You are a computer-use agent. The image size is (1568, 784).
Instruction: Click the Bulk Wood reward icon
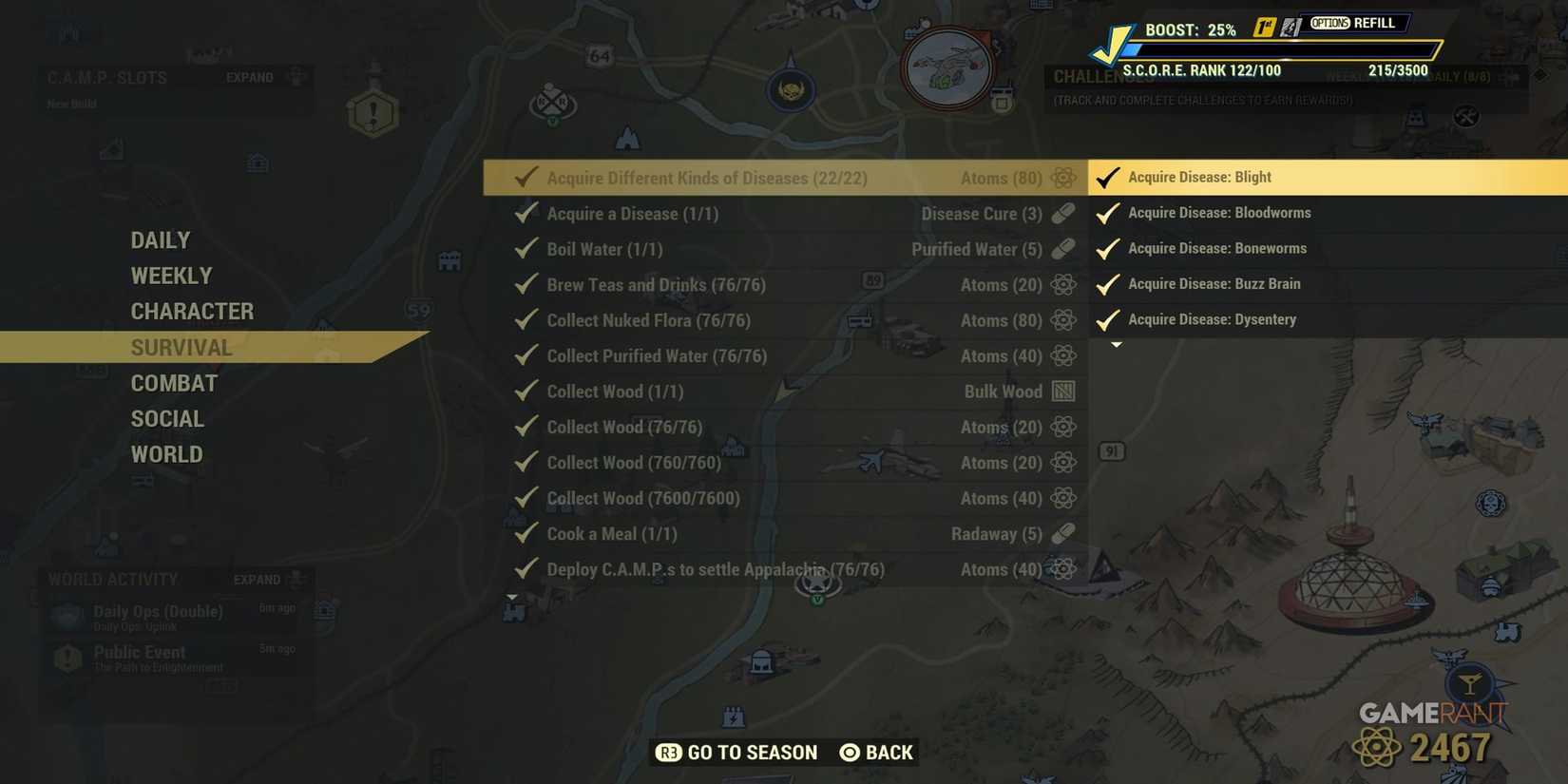1061,391
